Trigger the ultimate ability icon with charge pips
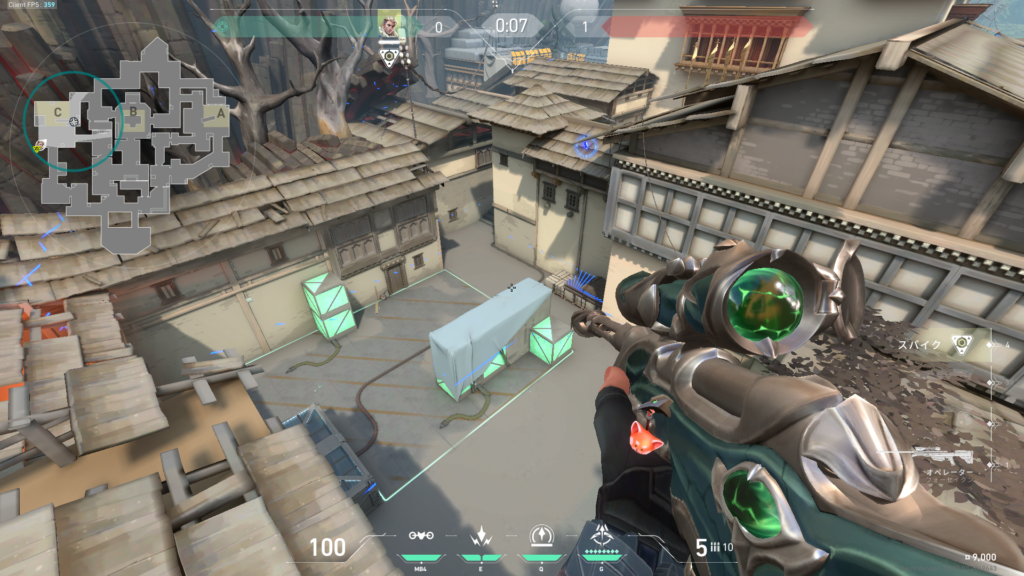 [602, 536]
